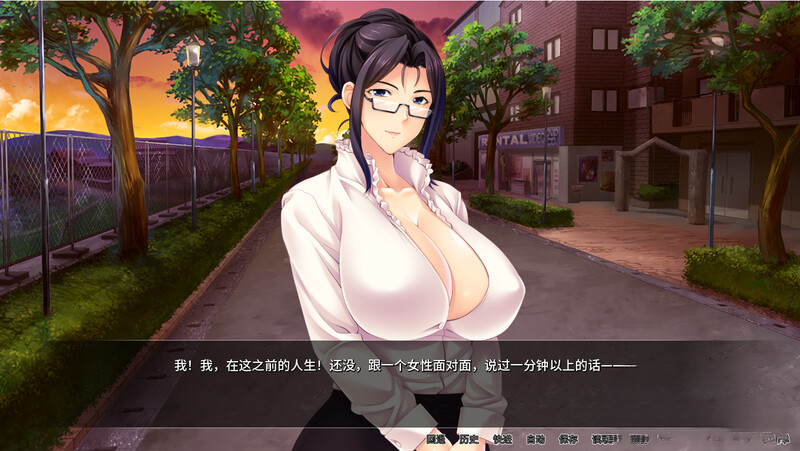Open the 保存 save menu
Image resolution: width=800 pixels, height=451 pixels.
[568, 439]
